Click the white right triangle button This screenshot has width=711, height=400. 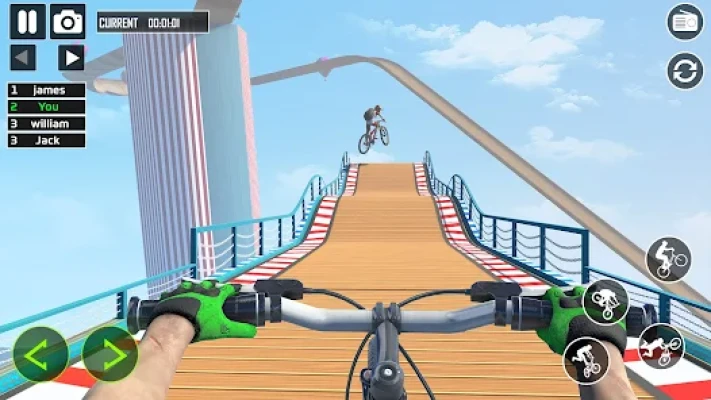70,57
